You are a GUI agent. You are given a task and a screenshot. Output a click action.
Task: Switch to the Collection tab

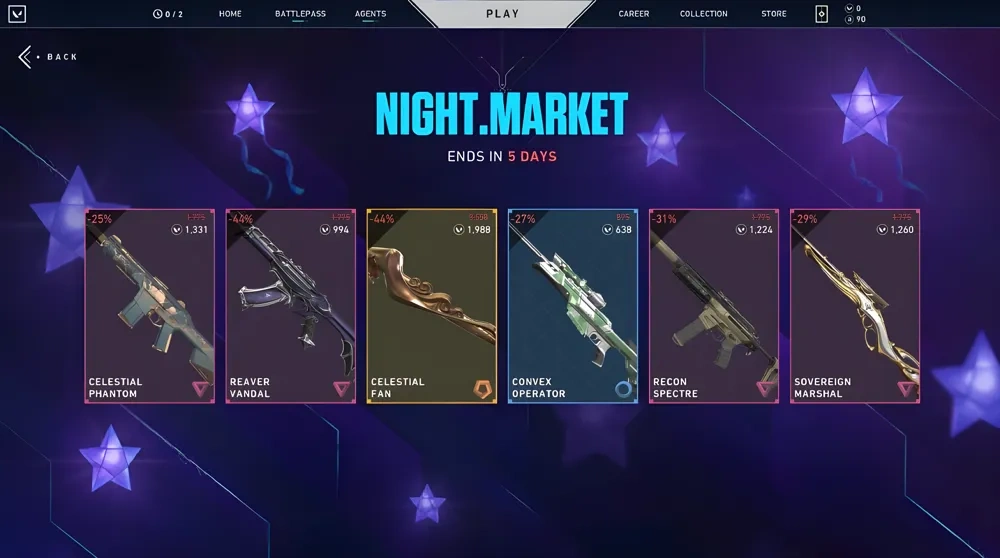click(704, 14)
